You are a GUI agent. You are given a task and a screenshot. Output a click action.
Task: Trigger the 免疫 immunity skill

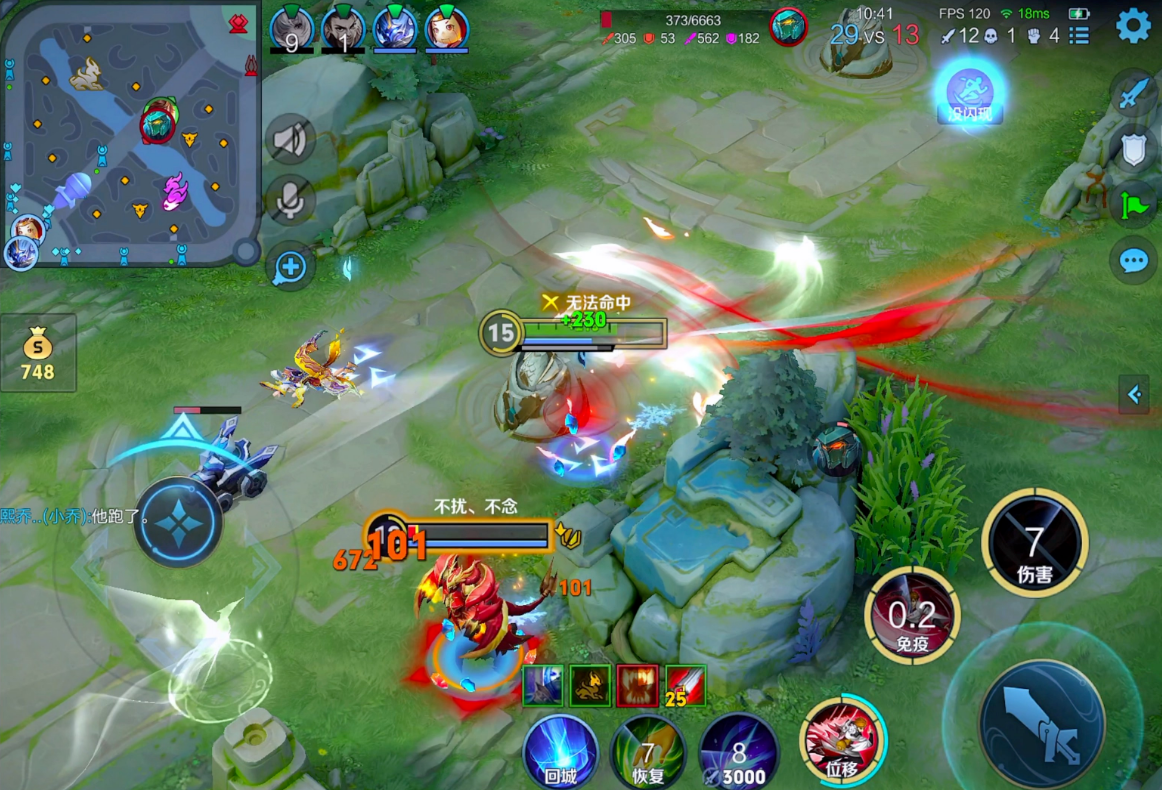click(x=911, y=615)
